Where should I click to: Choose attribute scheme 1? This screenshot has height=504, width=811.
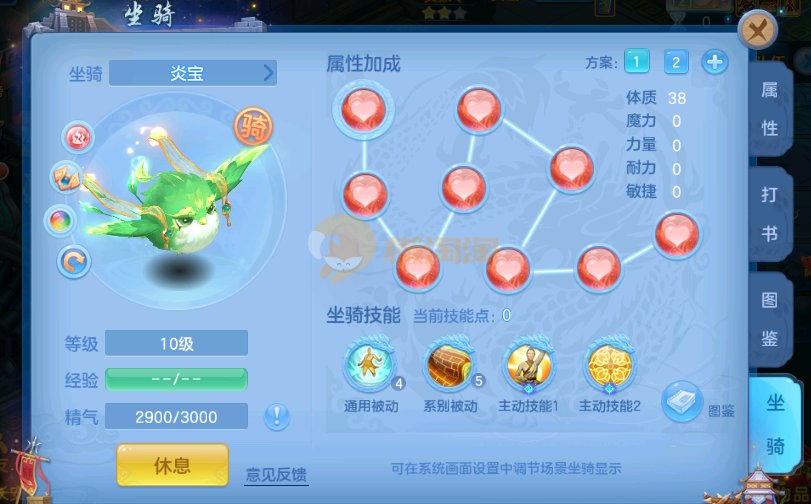click(637, 62)
